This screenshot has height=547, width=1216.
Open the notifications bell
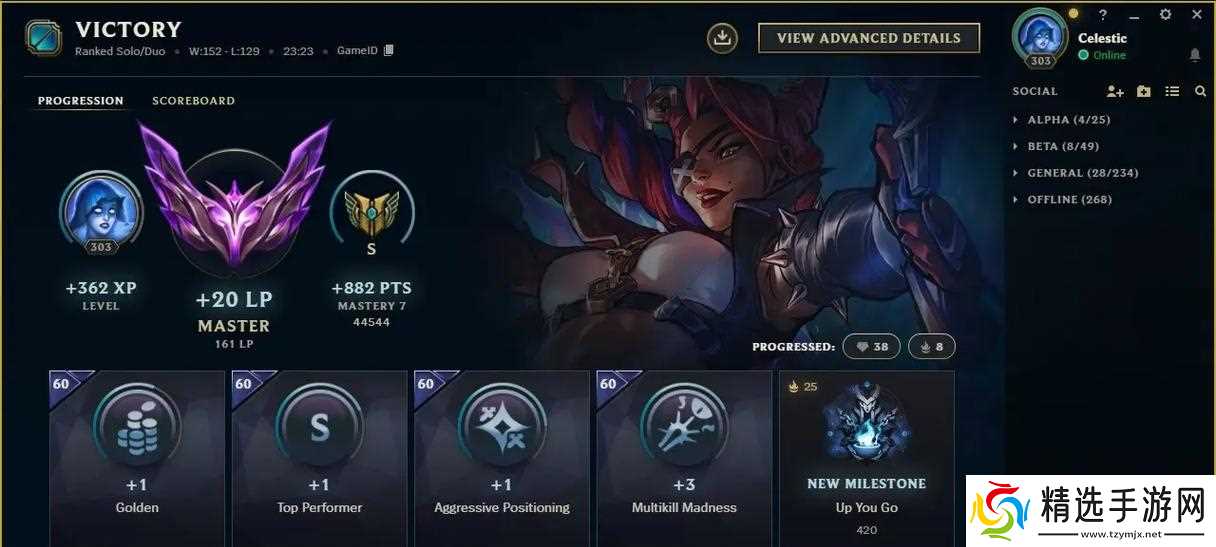(x=1195, y=55)
